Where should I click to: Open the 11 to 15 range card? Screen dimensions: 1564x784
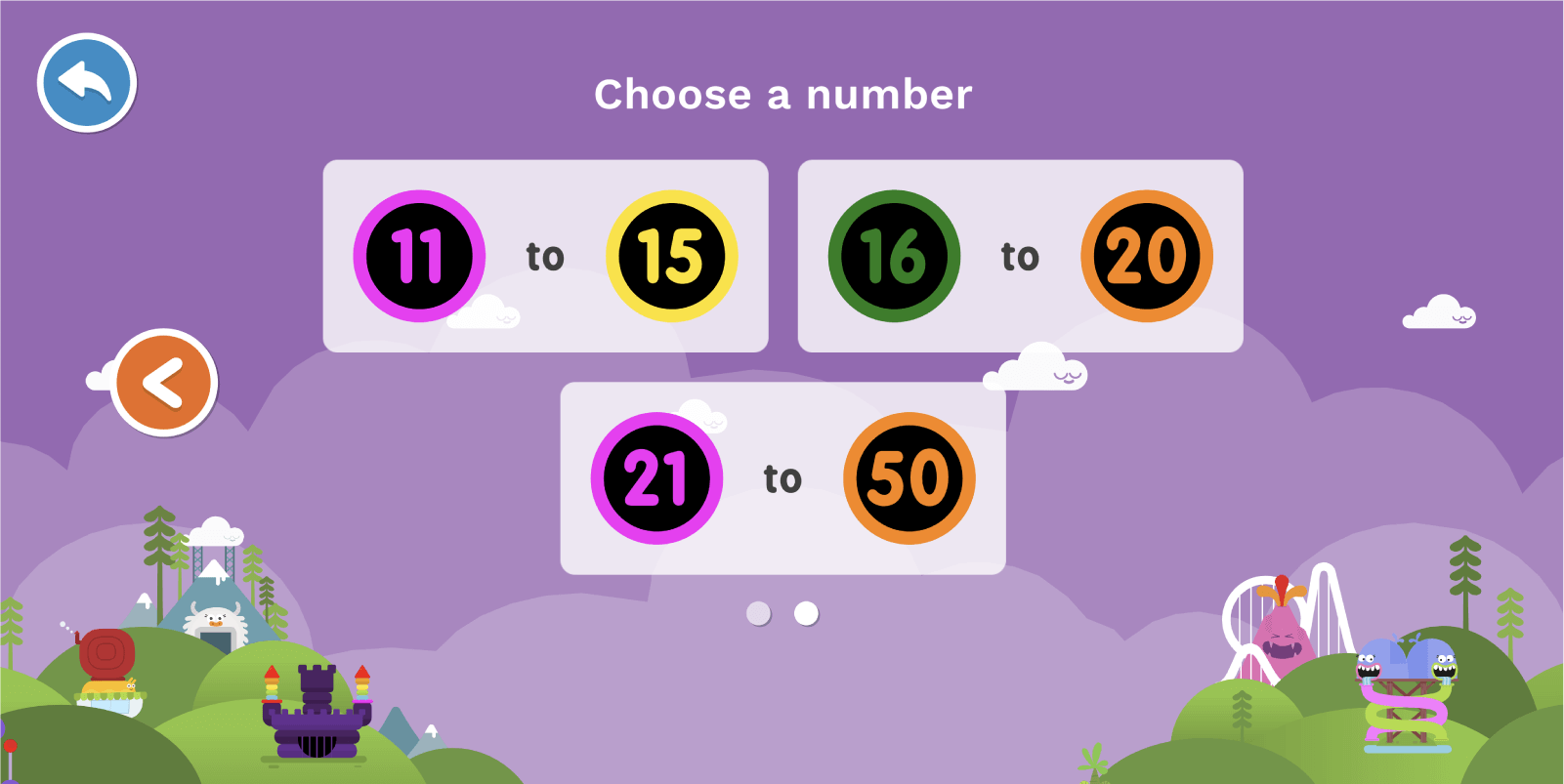(546, 254)
